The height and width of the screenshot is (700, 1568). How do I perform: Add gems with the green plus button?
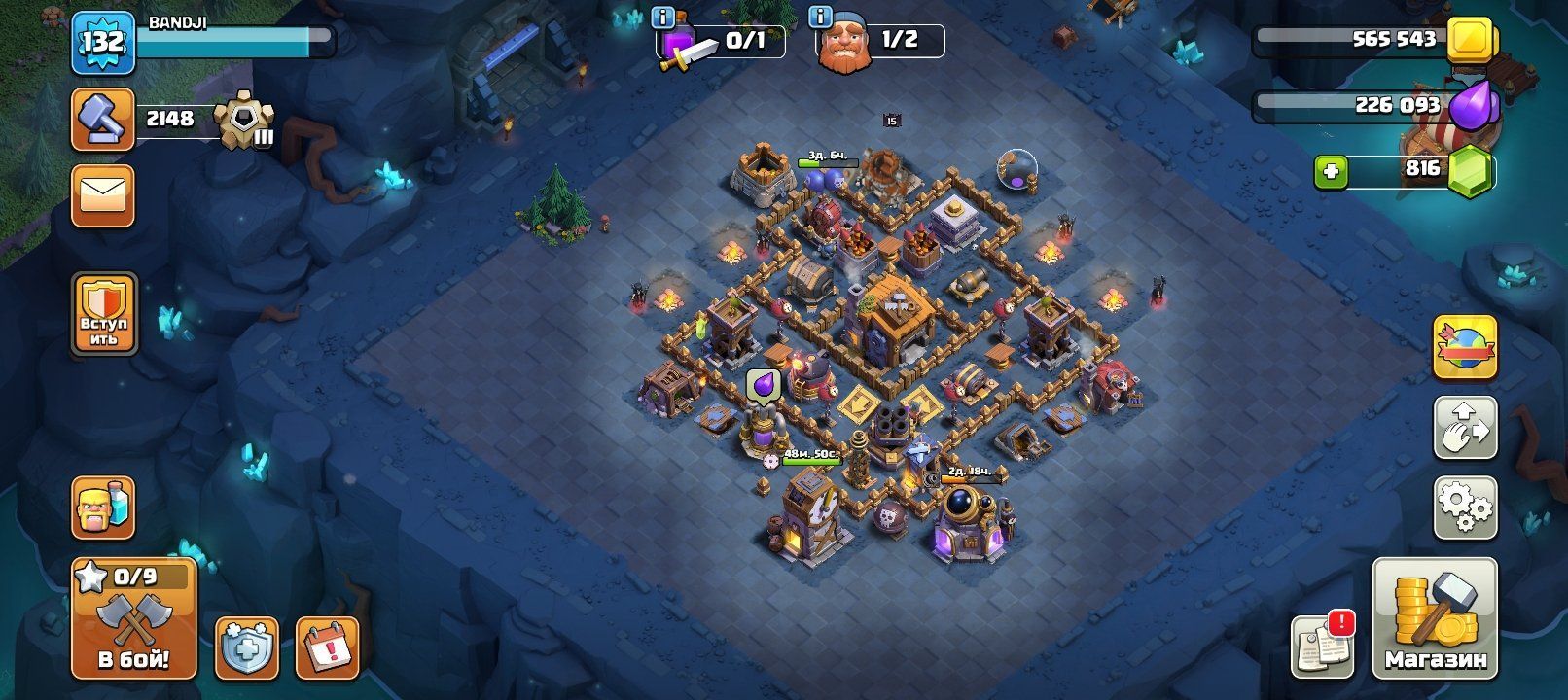coord(1330,172)
